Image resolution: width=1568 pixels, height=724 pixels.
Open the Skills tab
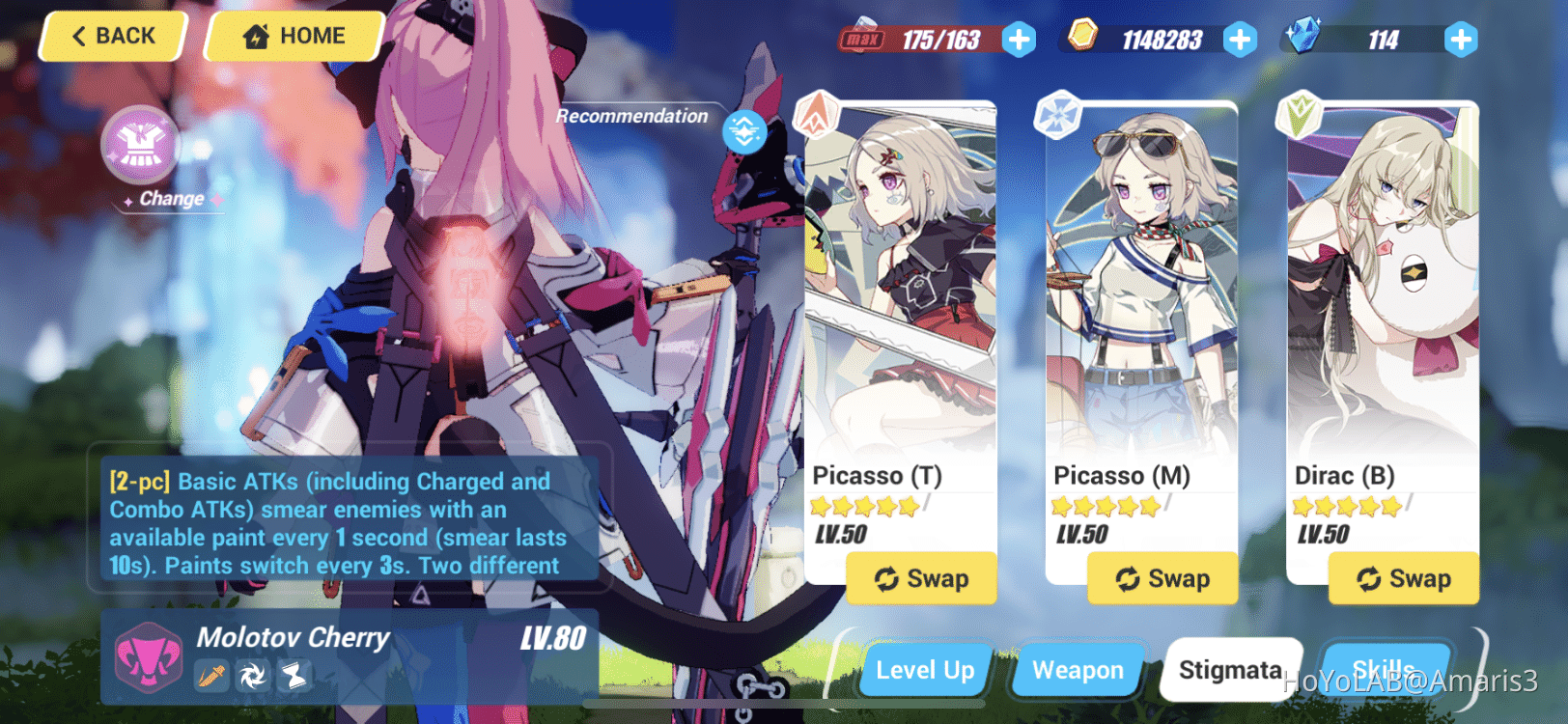(1385, 670)
